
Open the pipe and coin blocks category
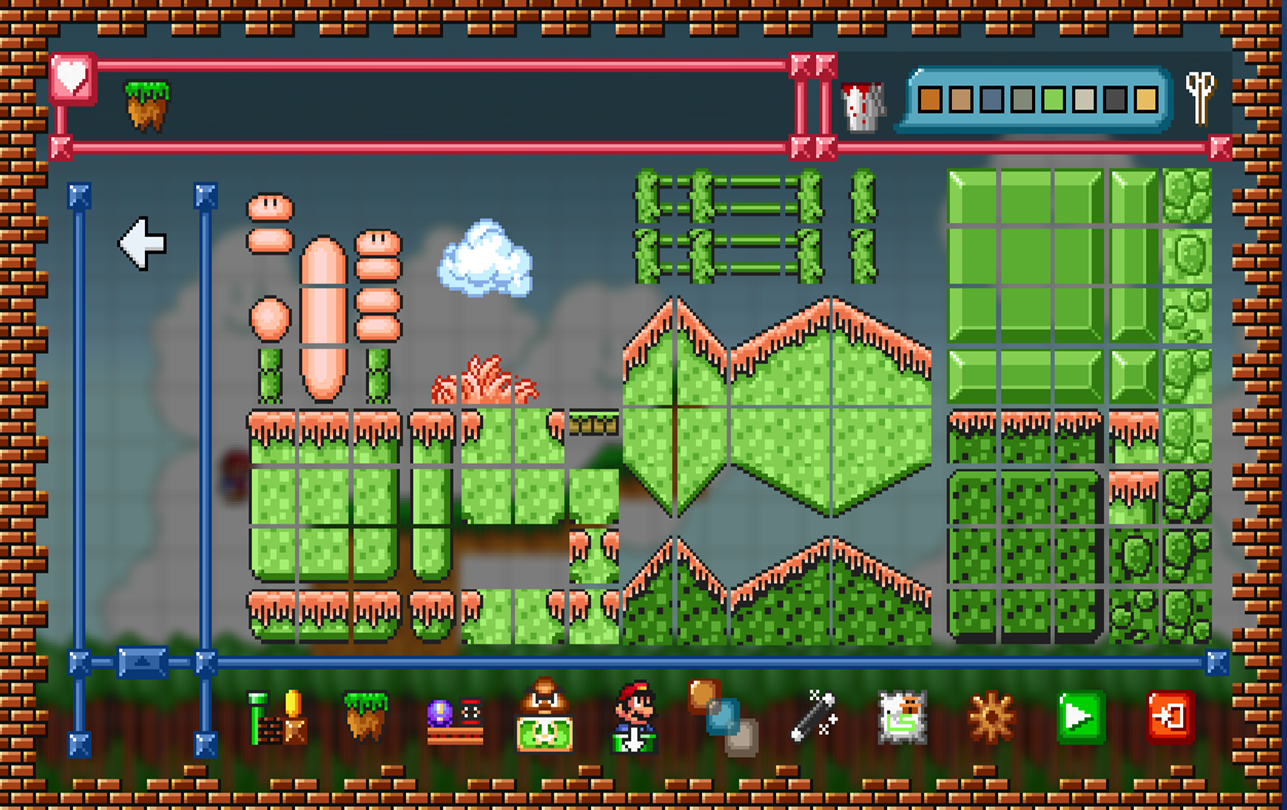(277, 718)
